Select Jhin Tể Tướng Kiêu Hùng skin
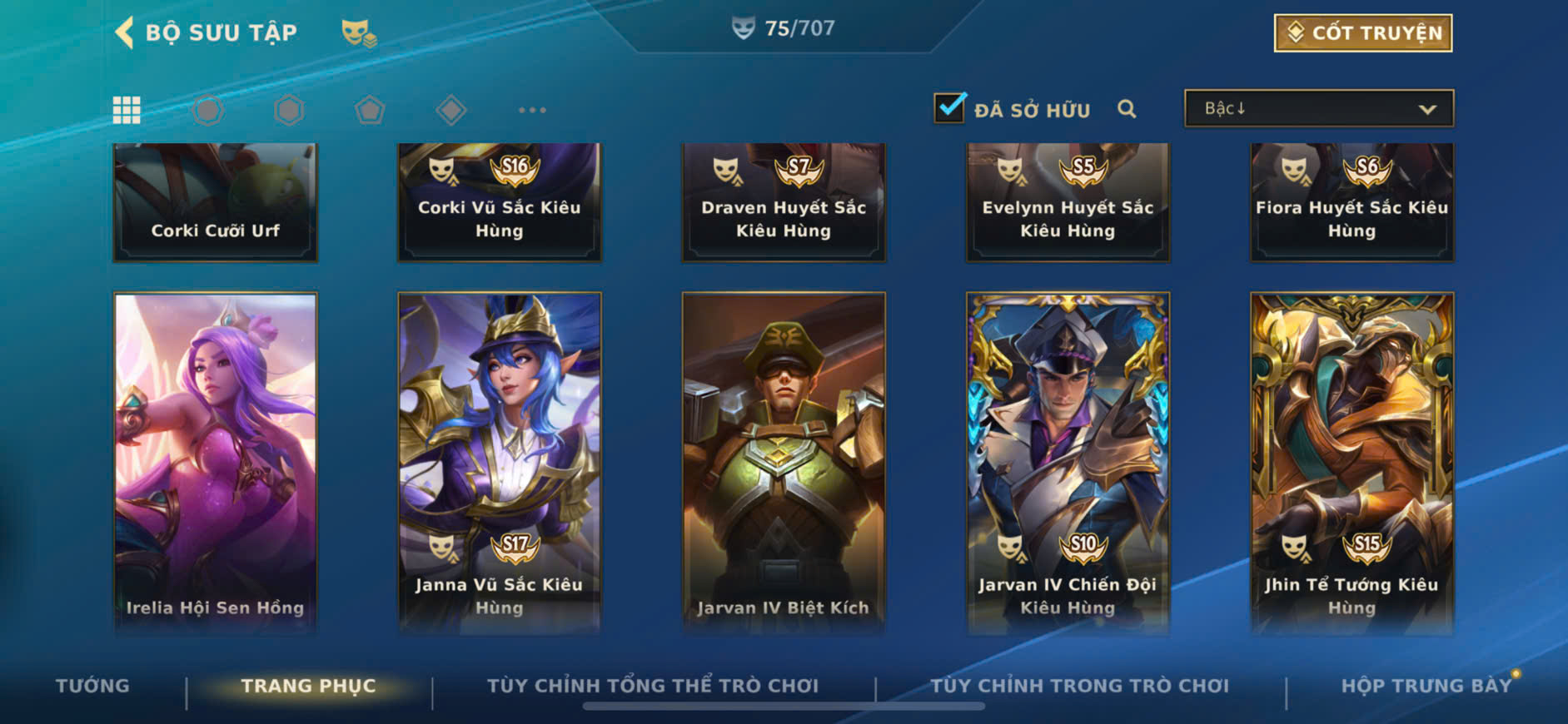 [x=1352, y=462]
